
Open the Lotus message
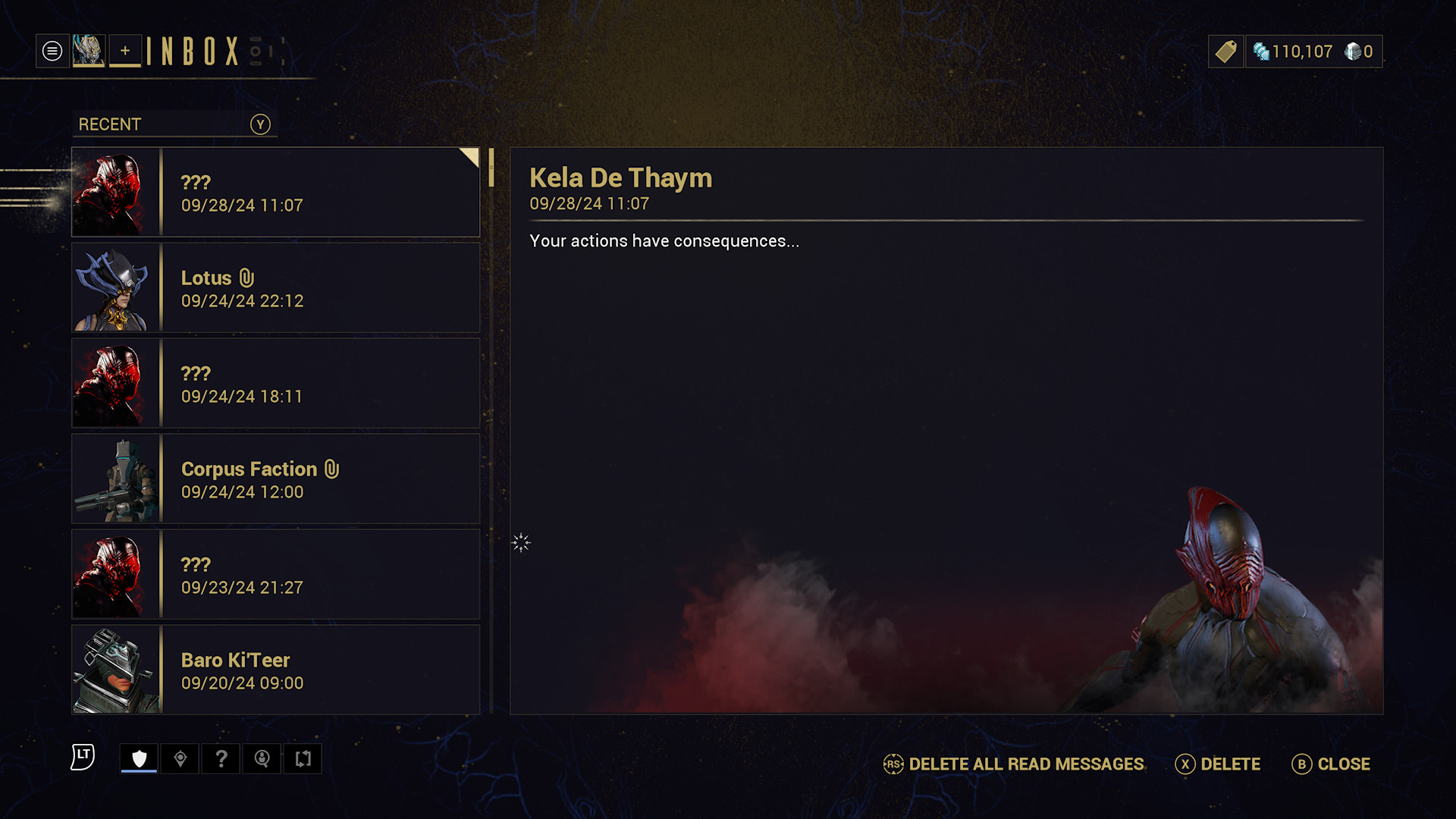coord(275,288)
